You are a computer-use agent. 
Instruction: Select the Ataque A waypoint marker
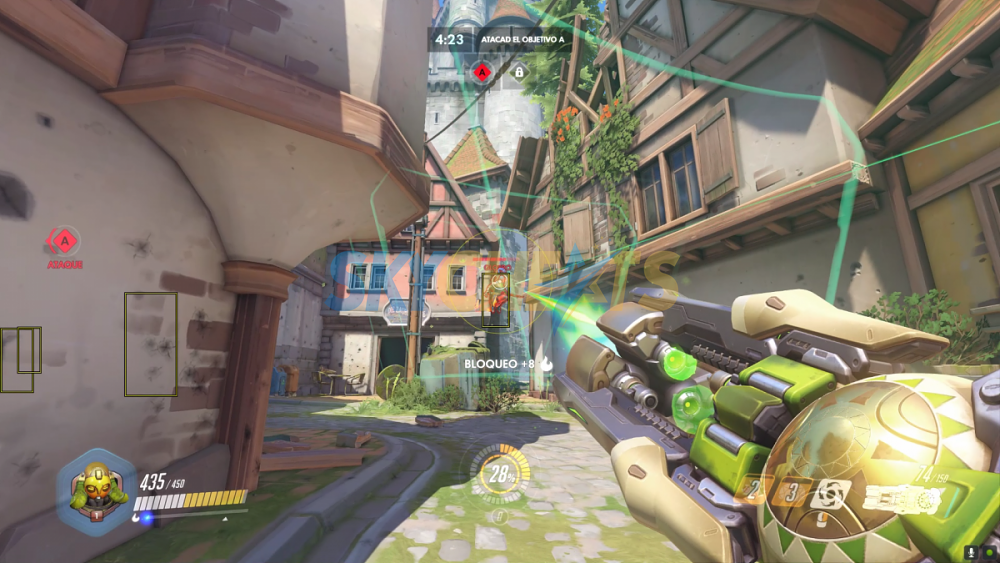[x=64, y=241]
